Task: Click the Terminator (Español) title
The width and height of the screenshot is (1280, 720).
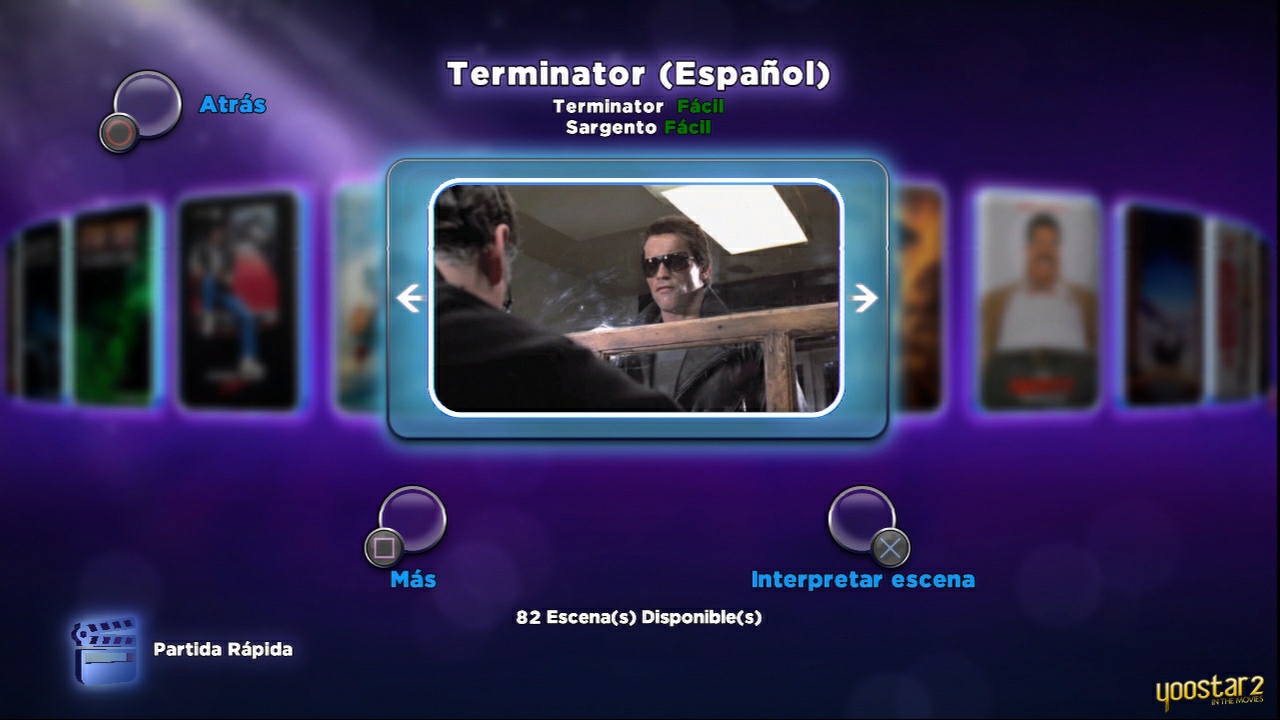Action: (640, 74)
